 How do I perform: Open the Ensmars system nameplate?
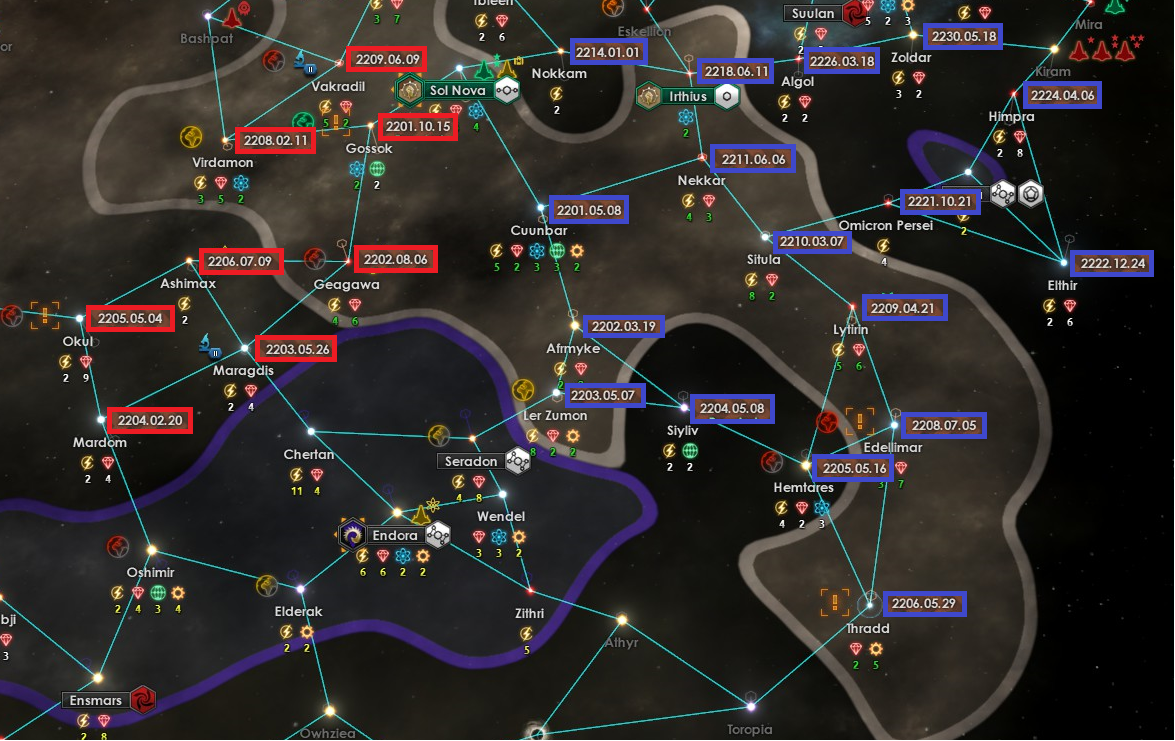tap(94, 700)
